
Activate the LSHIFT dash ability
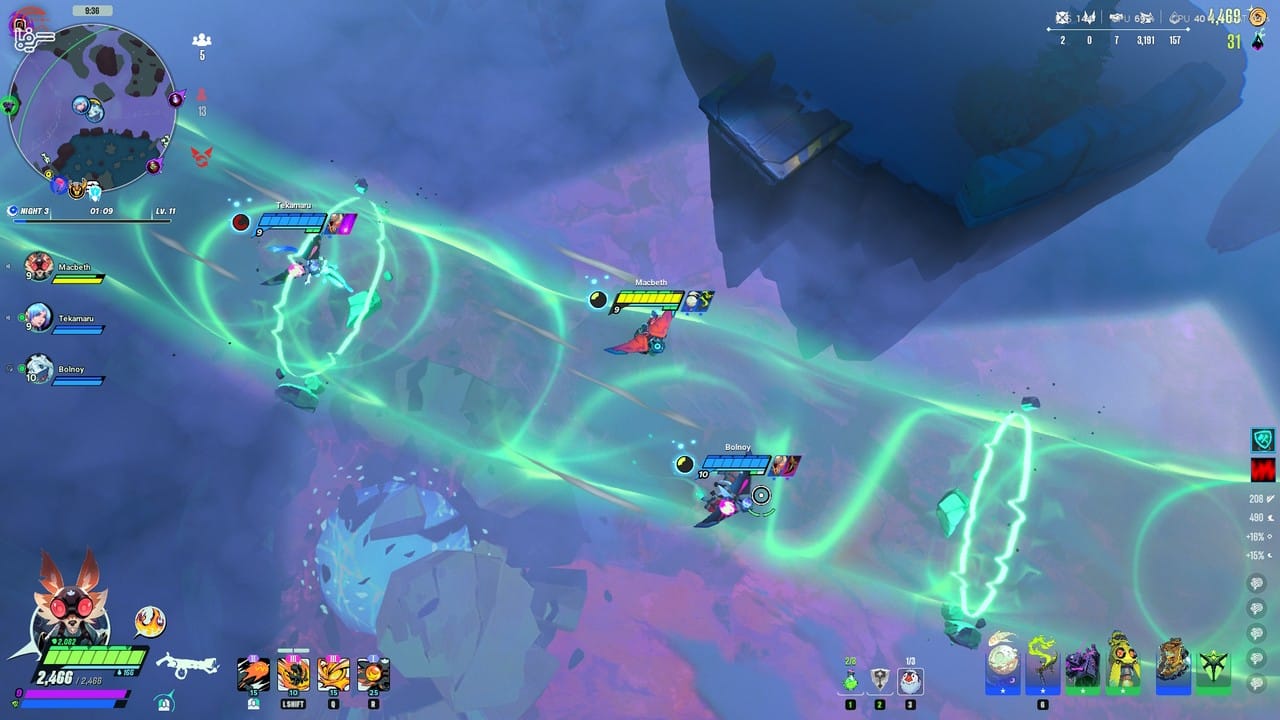pyautogui.click(x=293, y=672)
